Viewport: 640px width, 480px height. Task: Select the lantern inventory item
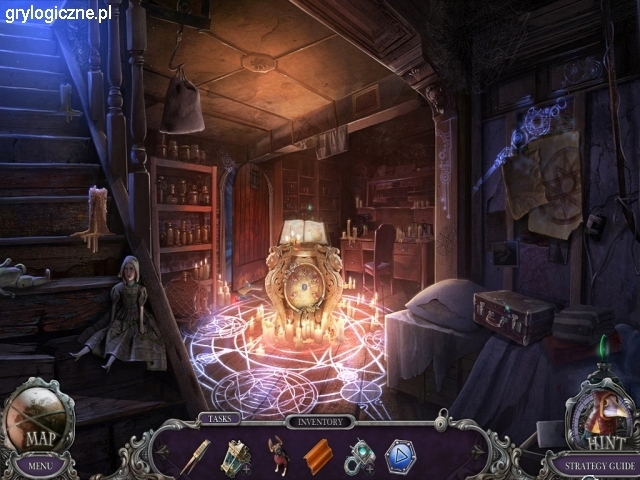click(236, 455)
